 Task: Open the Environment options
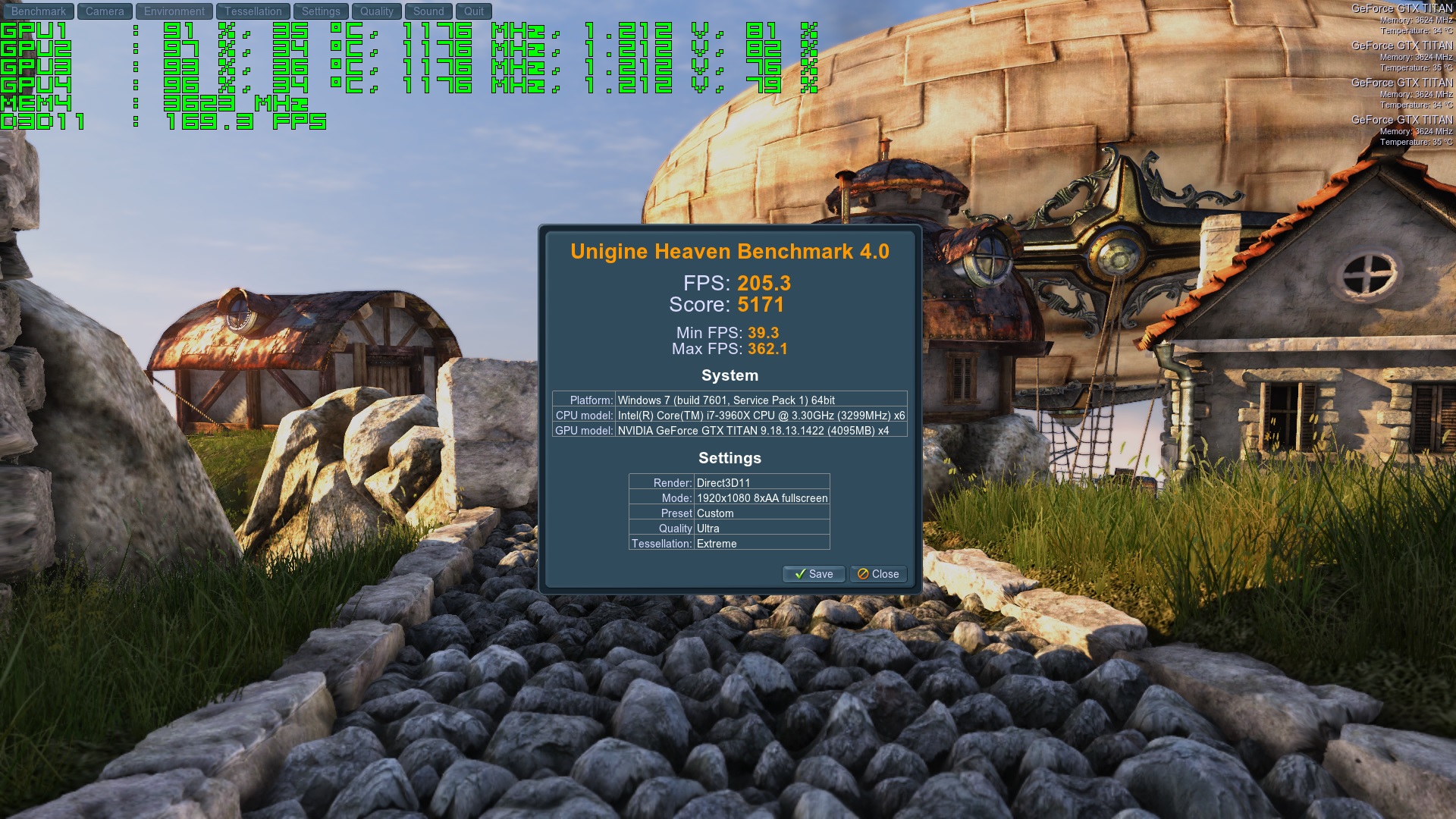point(174,11)
